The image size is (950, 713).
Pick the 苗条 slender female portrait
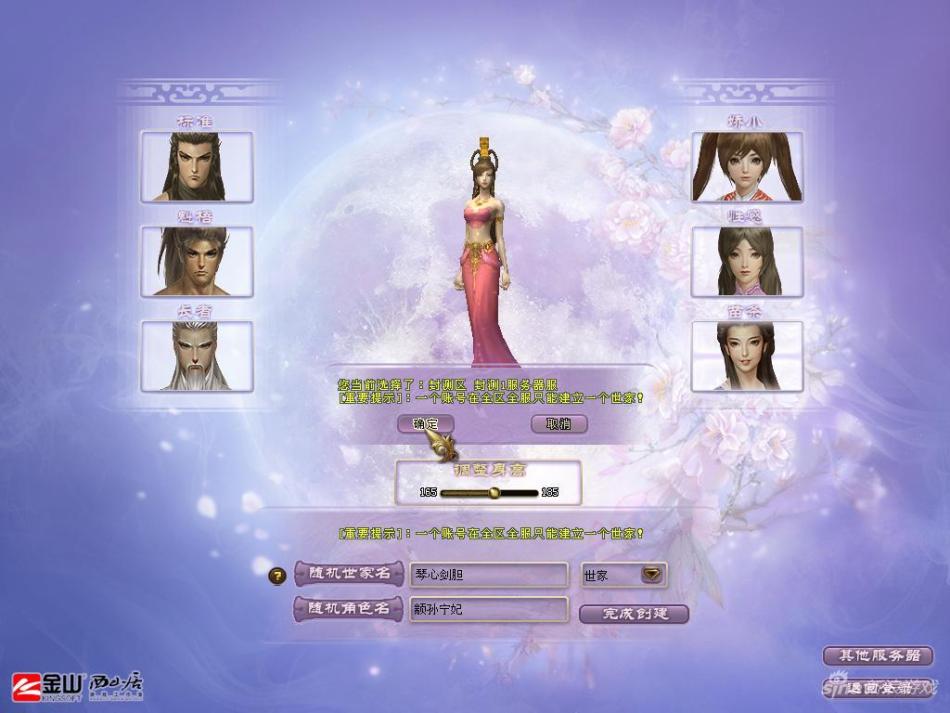point(747,356)
